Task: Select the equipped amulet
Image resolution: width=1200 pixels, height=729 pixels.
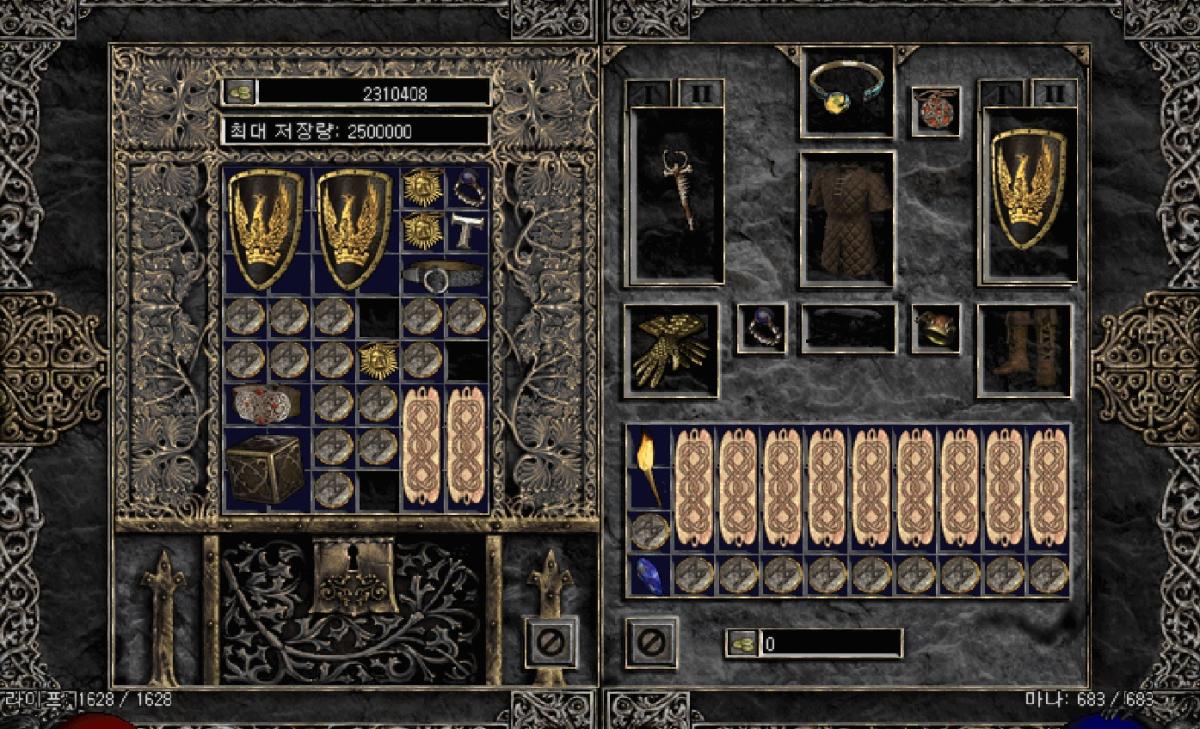Action: 936,110
